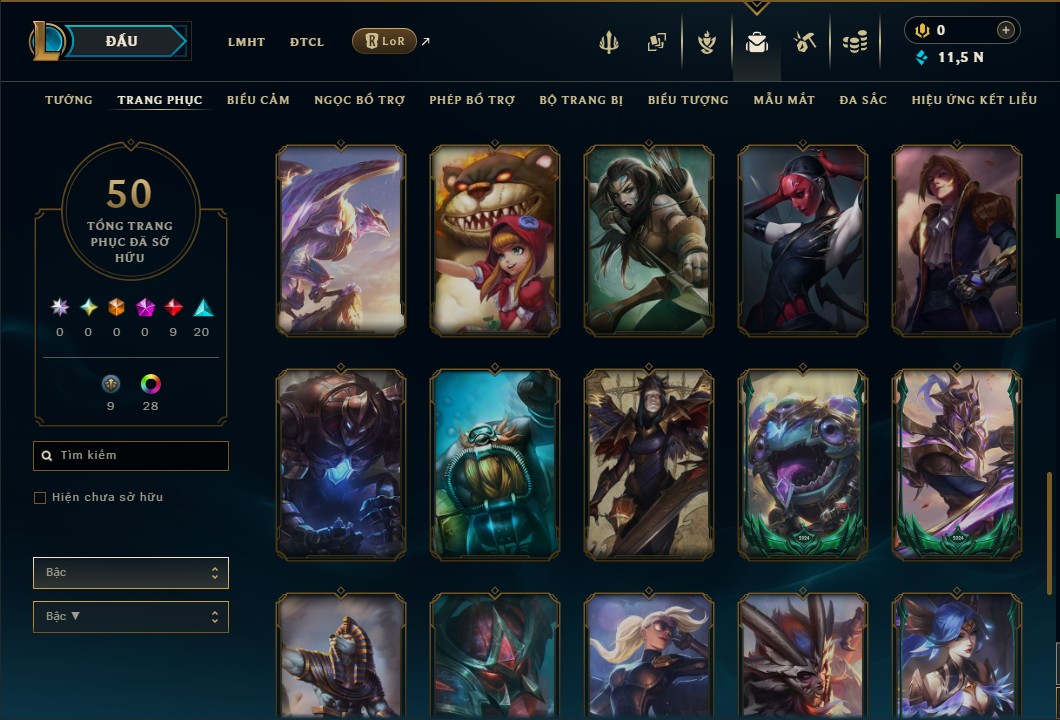Open the first Bậc dropdown
The image size is (1060, 720).
pos(131,573)
